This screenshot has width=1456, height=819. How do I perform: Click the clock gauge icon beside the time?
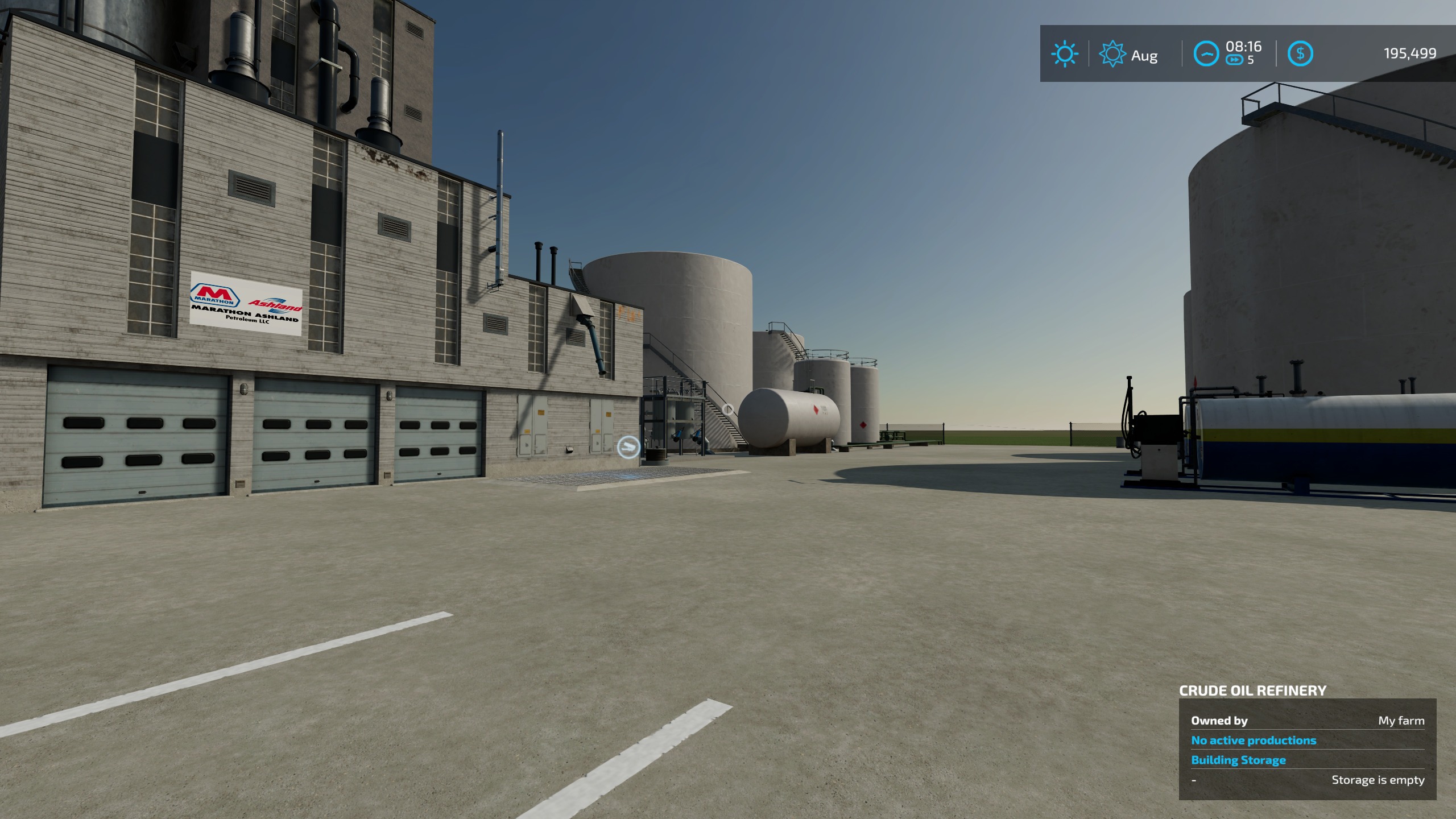coord(1206,52)
